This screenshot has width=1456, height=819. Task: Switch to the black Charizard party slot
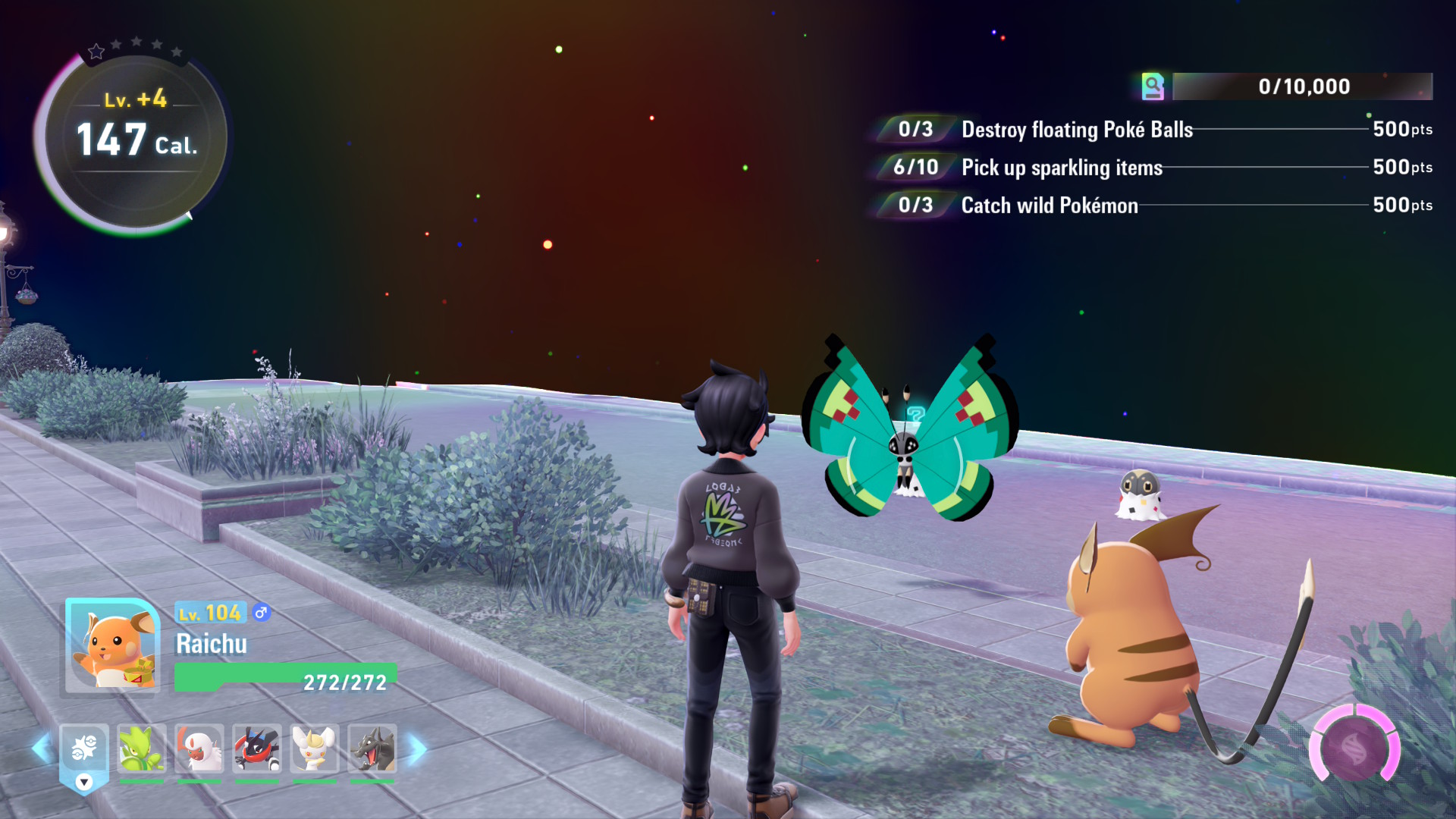click(372, 749)
